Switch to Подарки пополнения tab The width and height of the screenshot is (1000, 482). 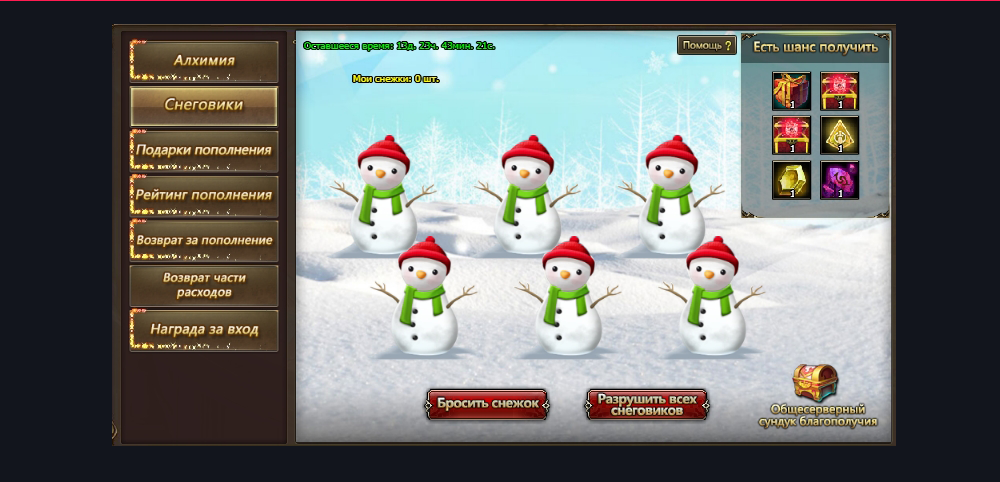point(204,150)
